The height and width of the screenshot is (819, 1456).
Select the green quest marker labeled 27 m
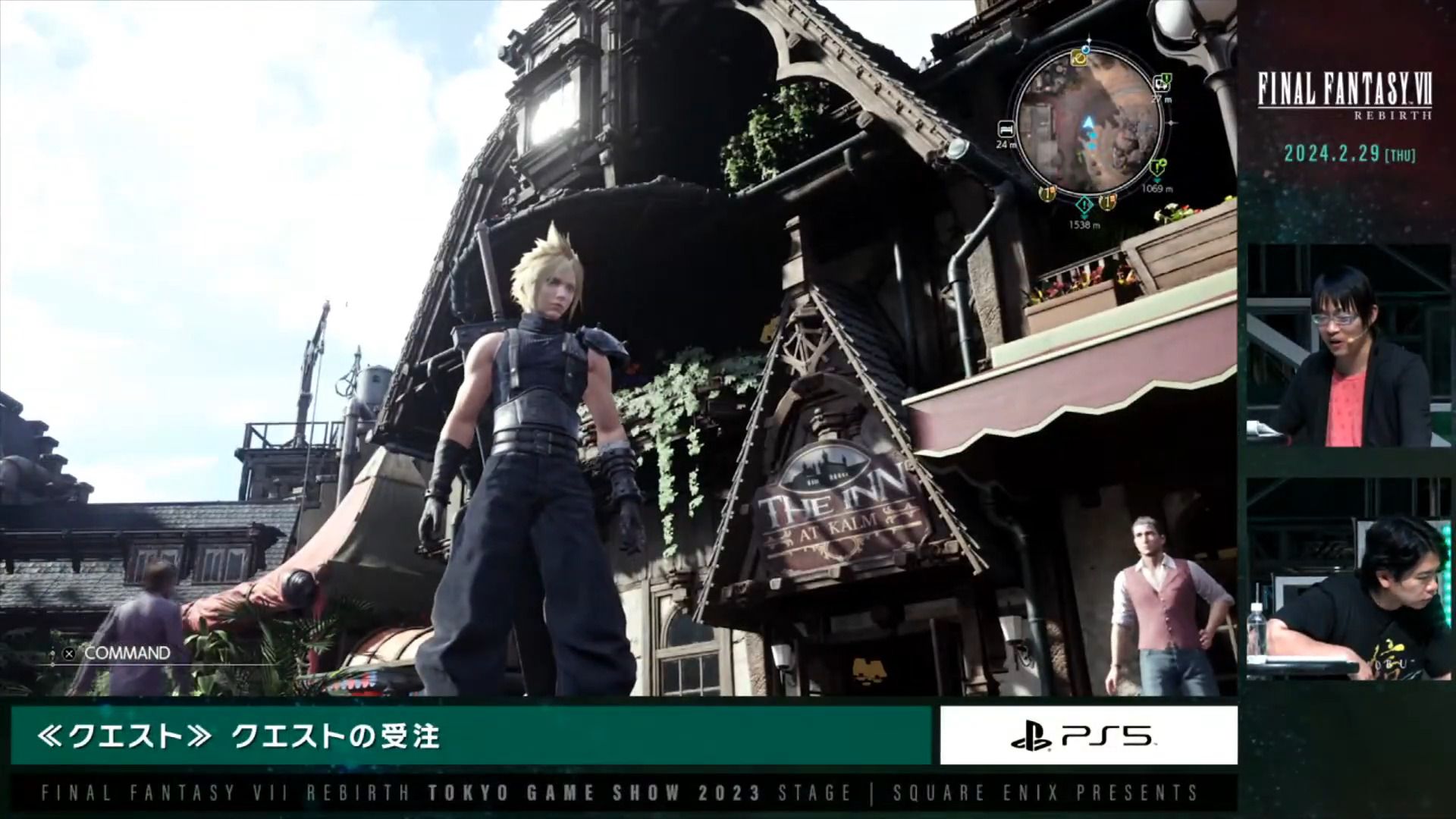(x=1162, y=83)
